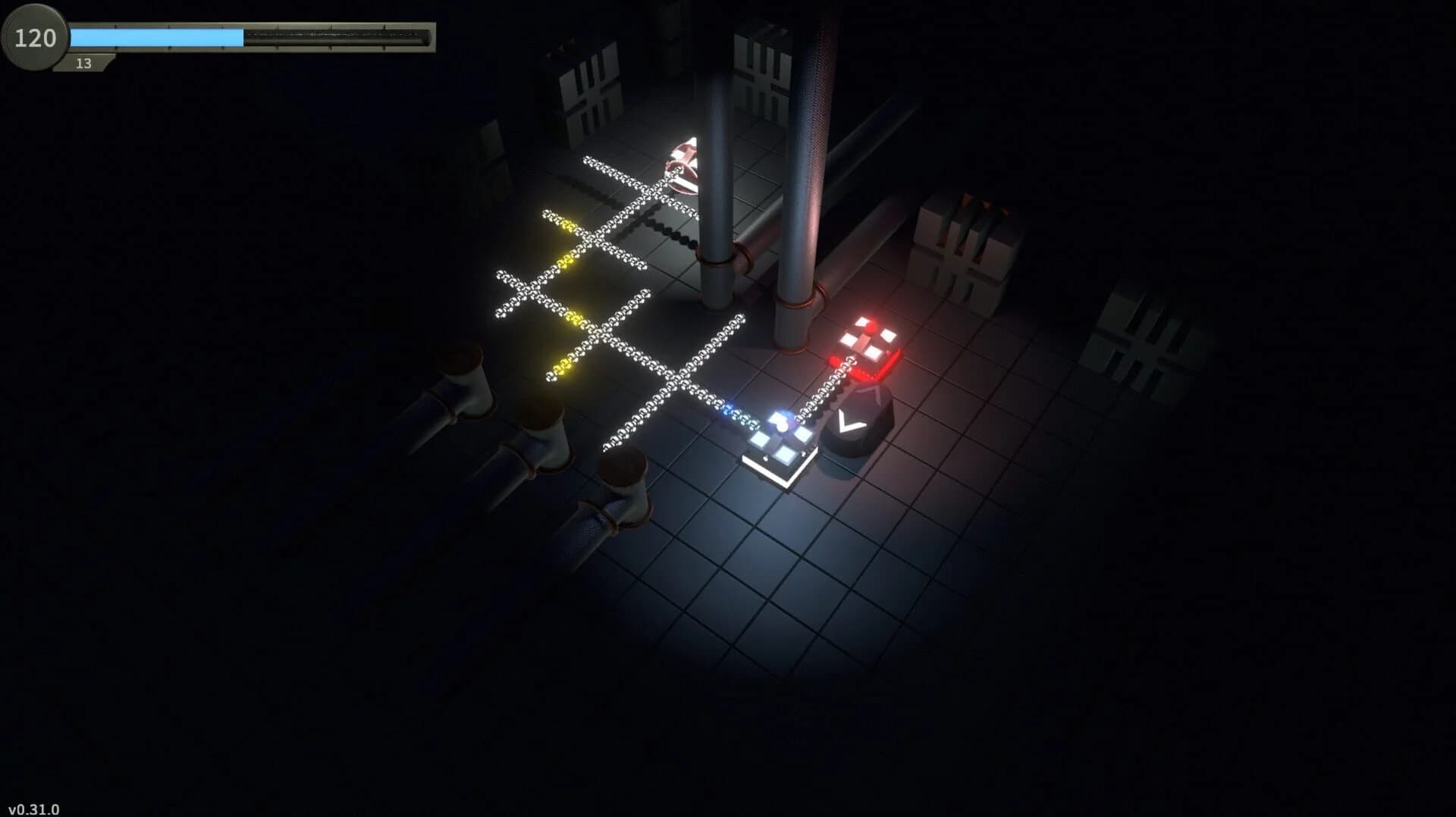1456x817 pixels.
Task: Click the circular level badge showing 120
Action: [x=33, y=36]
